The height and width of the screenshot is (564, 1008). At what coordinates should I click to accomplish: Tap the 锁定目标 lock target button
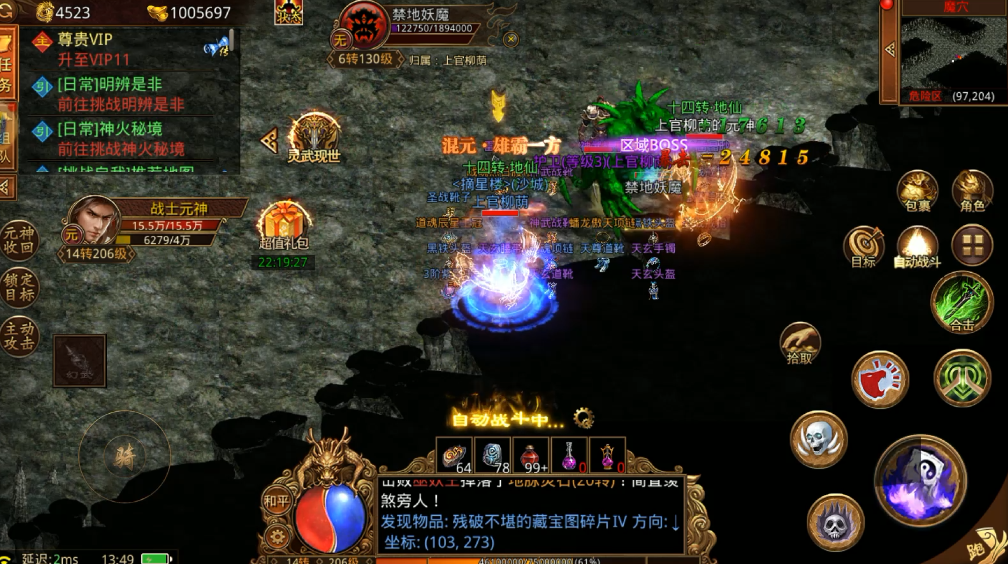click(x=18, y=288)
